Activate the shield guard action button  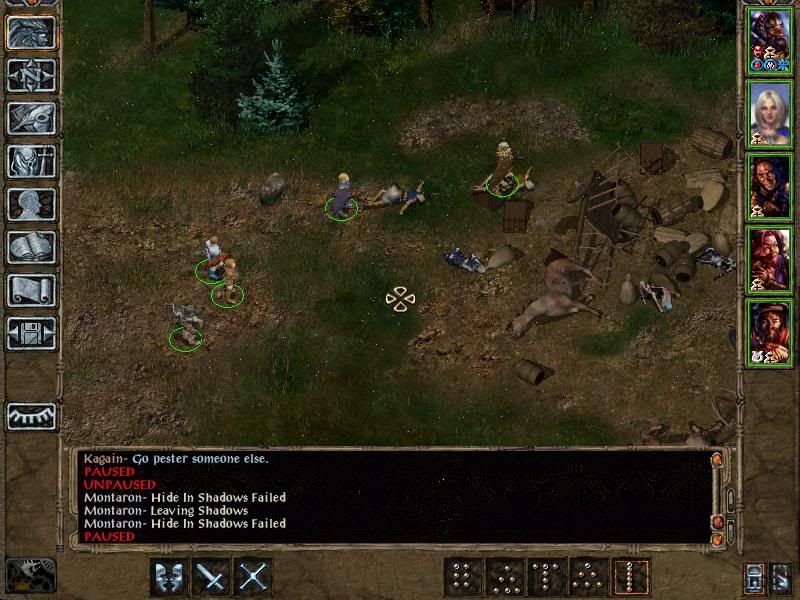[169, 577]
